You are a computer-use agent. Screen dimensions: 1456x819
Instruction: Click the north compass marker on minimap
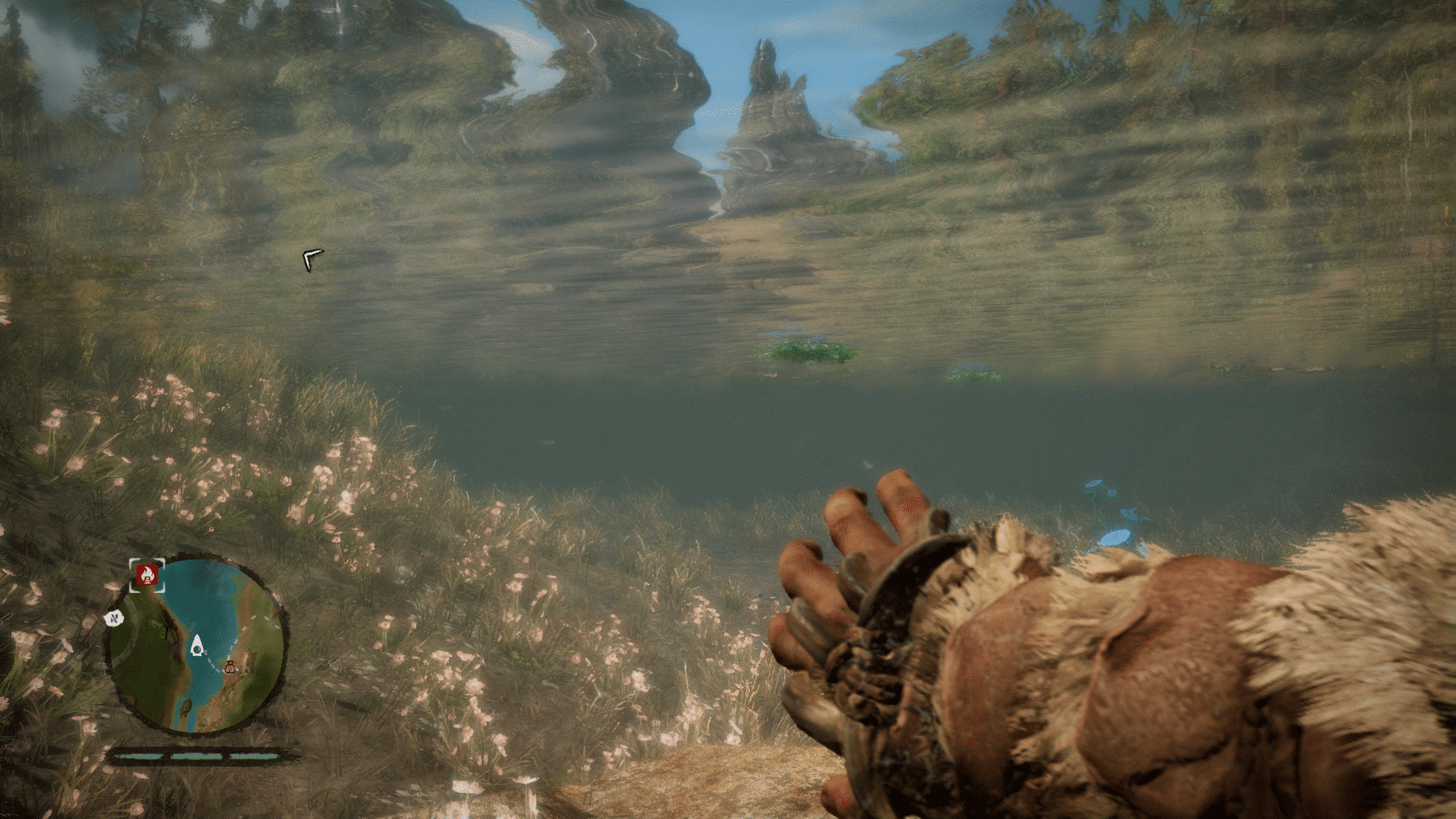115,619
